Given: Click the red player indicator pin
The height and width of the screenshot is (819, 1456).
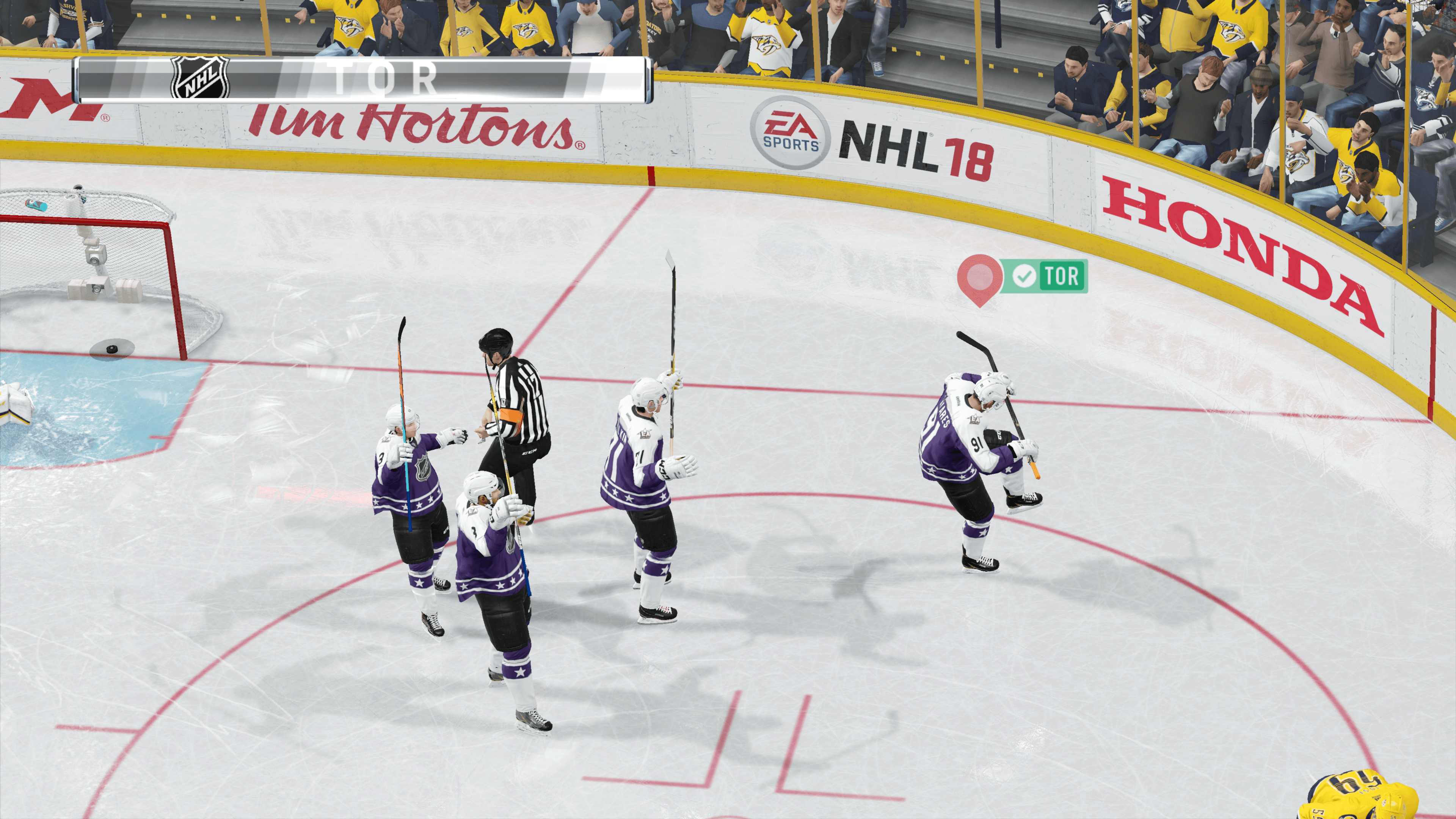Looking at the screenshot, I should (x=979, y=277).
